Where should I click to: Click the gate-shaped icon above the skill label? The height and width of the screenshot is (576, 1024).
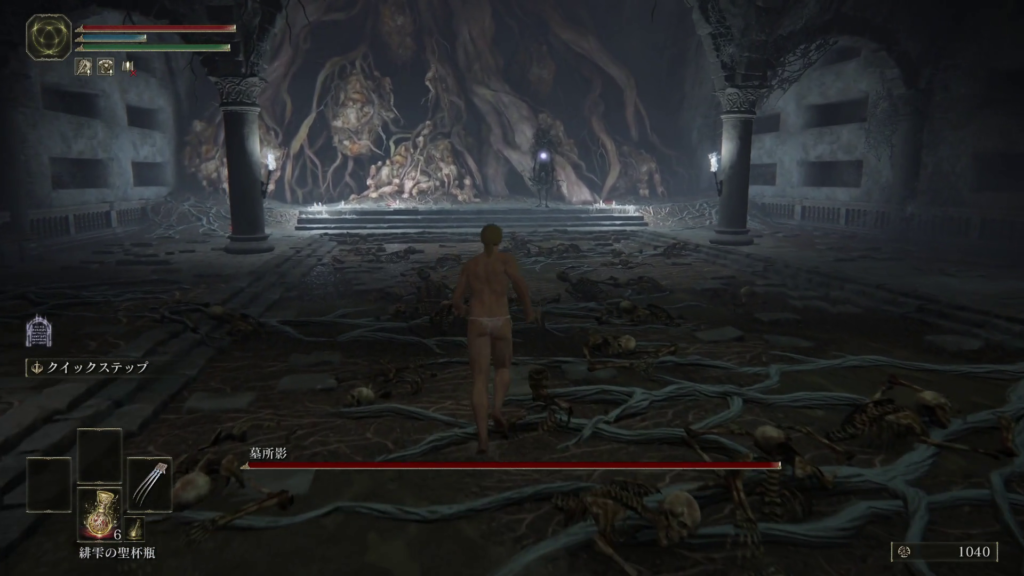38,332
